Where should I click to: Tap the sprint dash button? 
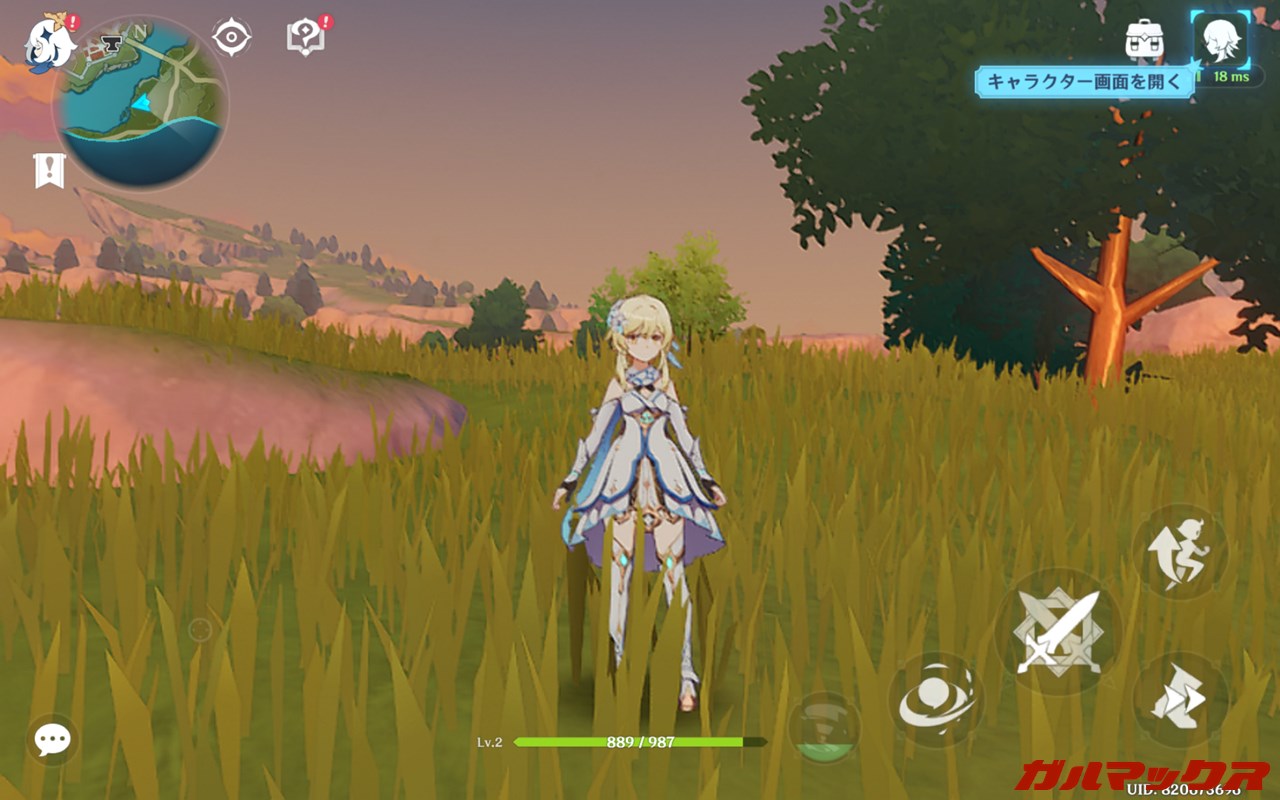pyautogui.click(x=1179, y=700)
